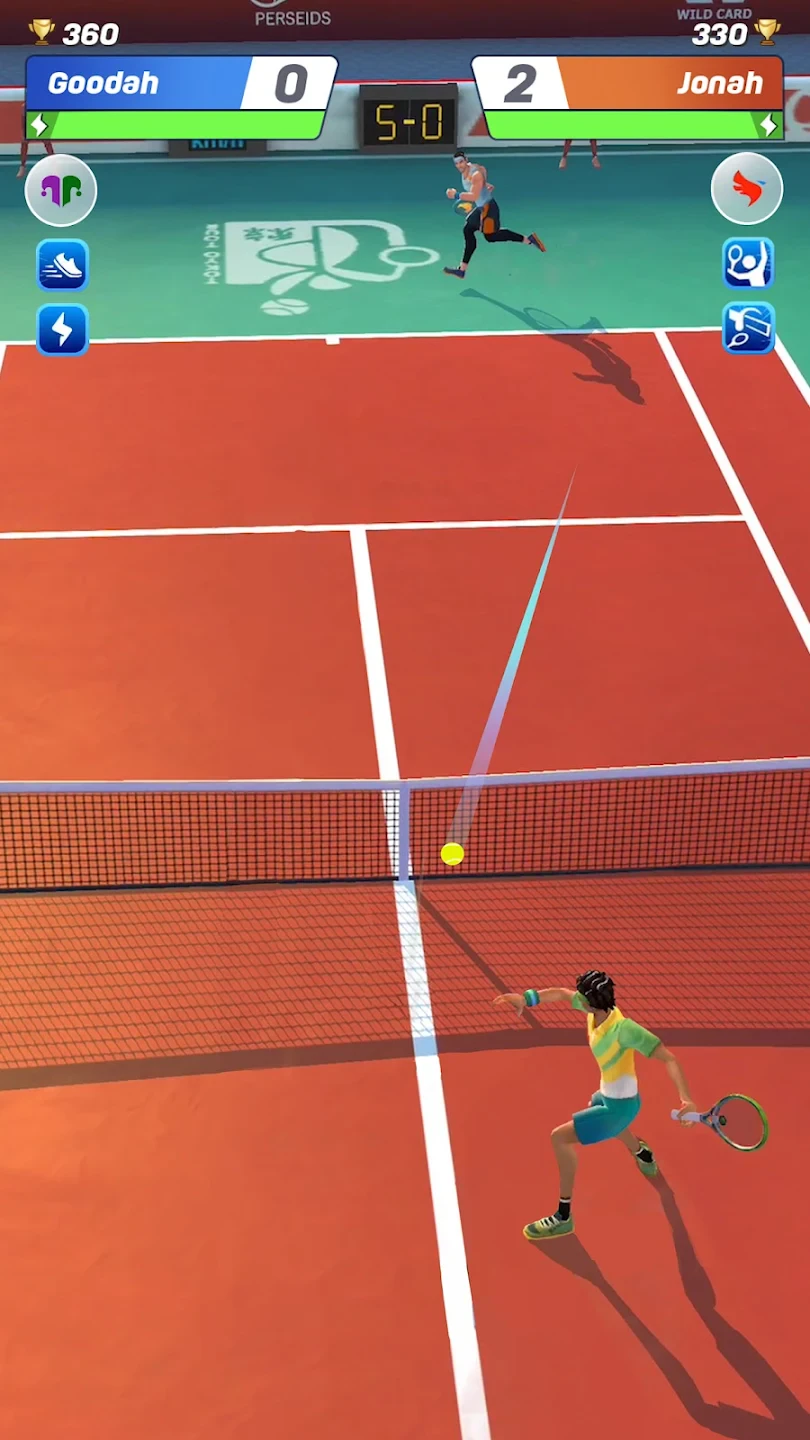Viewport: 810px width, 1440px height.
Task: Activate the lightning bolt power boost
Action: pos(62,330)
